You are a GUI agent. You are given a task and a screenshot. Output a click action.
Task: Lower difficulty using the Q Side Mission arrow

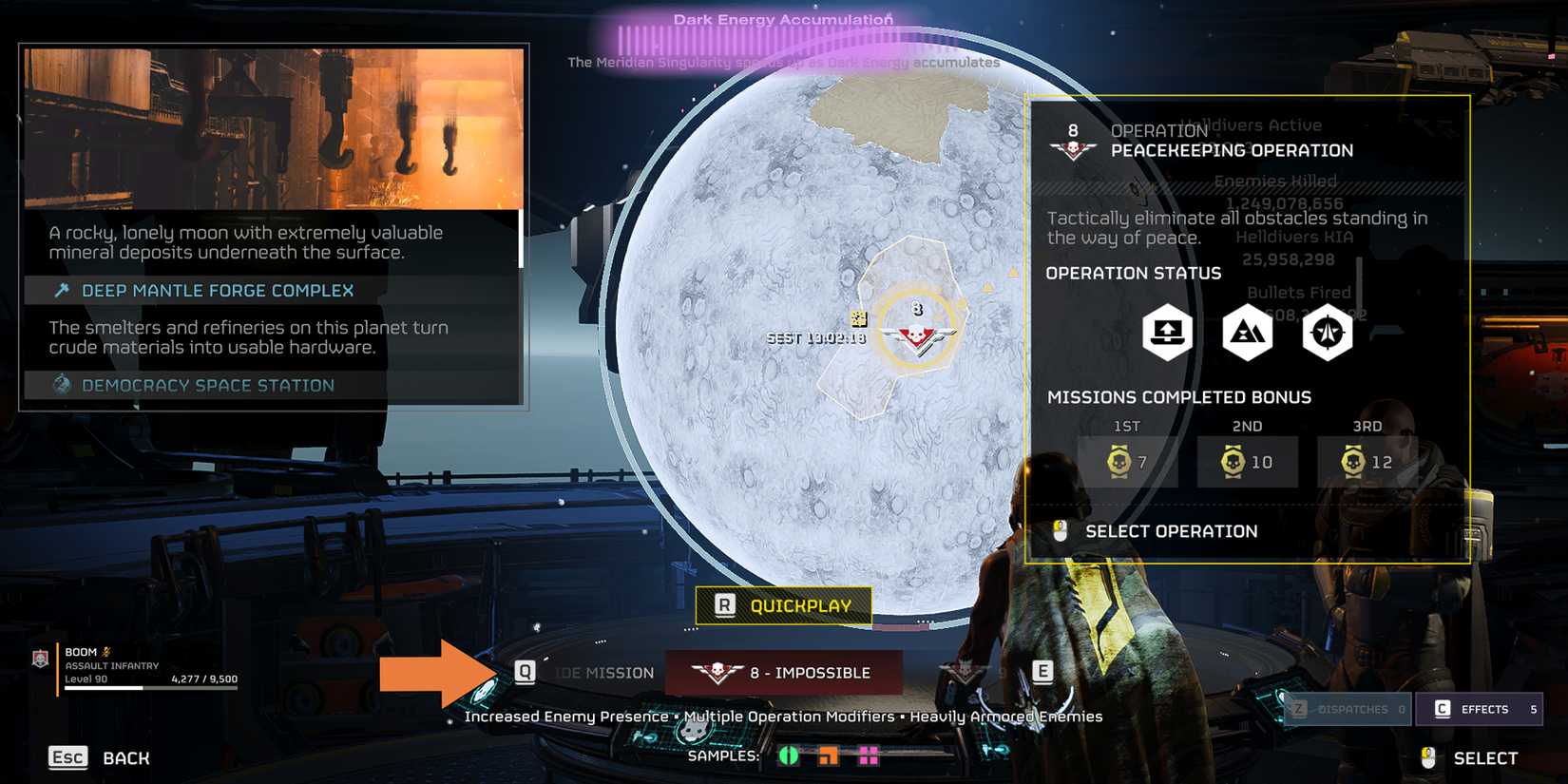point(524,672)
